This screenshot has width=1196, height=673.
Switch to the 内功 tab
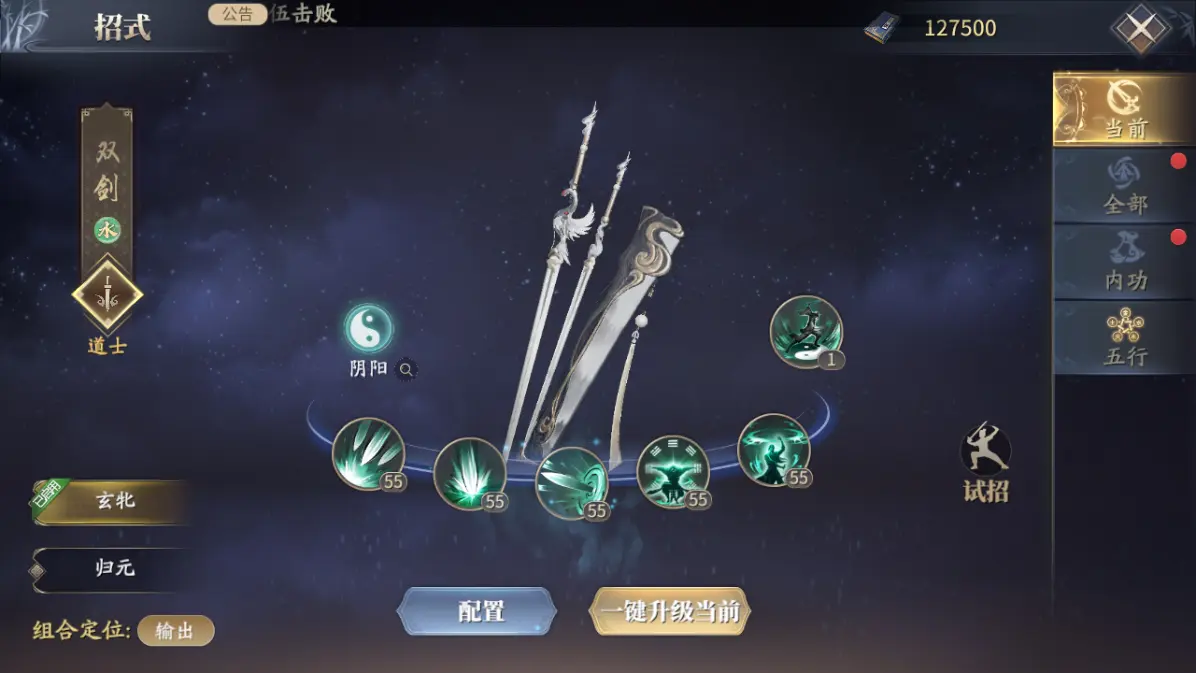click(1124, 262)
